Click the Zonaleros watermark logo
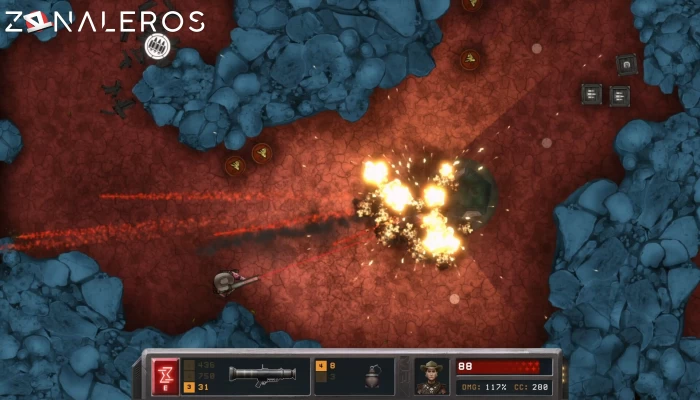This screenshot has height=400, width=700. coord(103,22)
